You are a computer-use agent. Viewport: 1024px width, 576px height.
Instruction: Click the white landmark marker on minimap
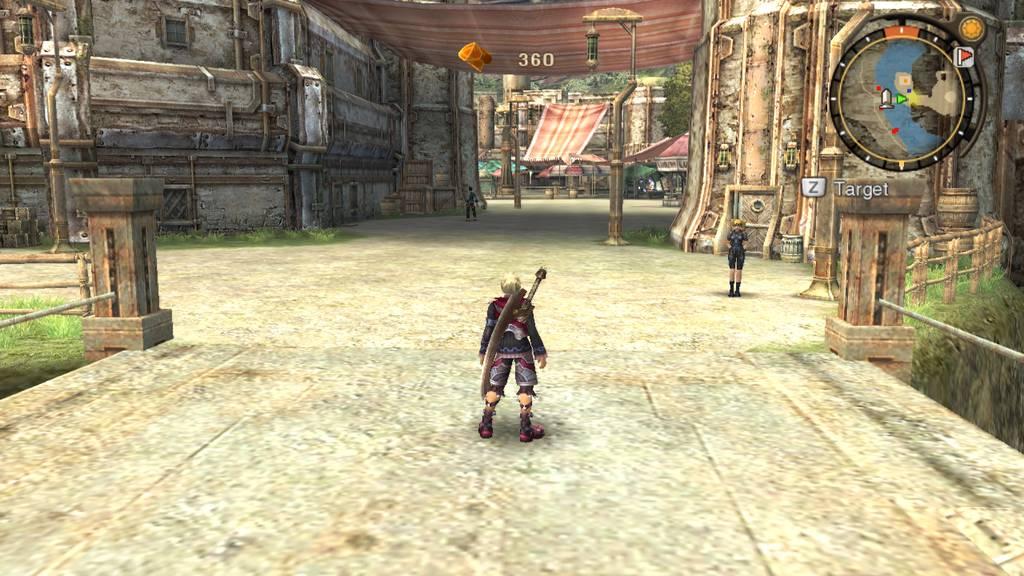[x=885, y=97]
